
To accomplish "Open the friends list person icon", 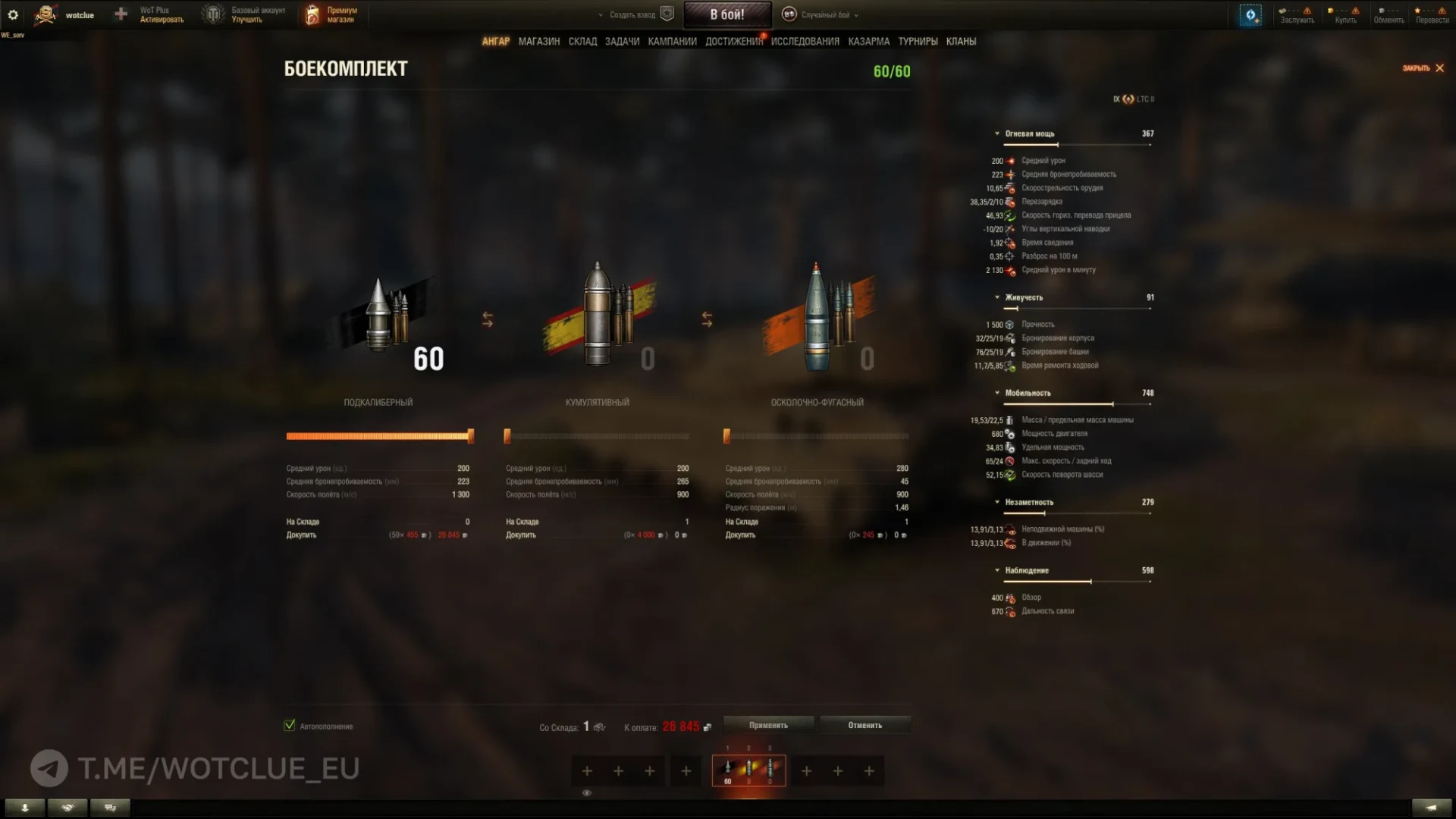I will [x=26, y=808].
